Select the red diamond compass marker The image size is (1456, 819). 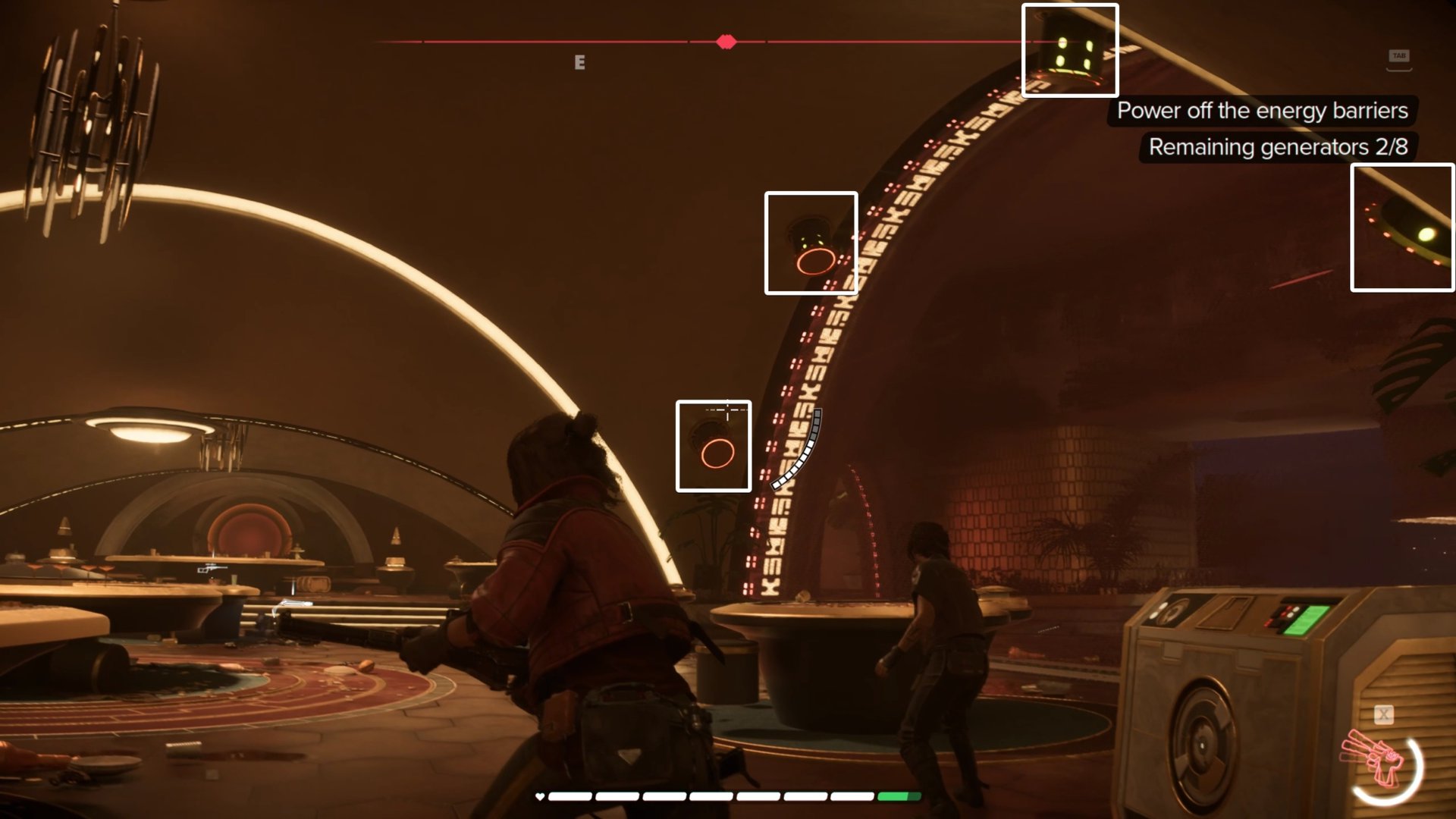click(x=726, y=42)
